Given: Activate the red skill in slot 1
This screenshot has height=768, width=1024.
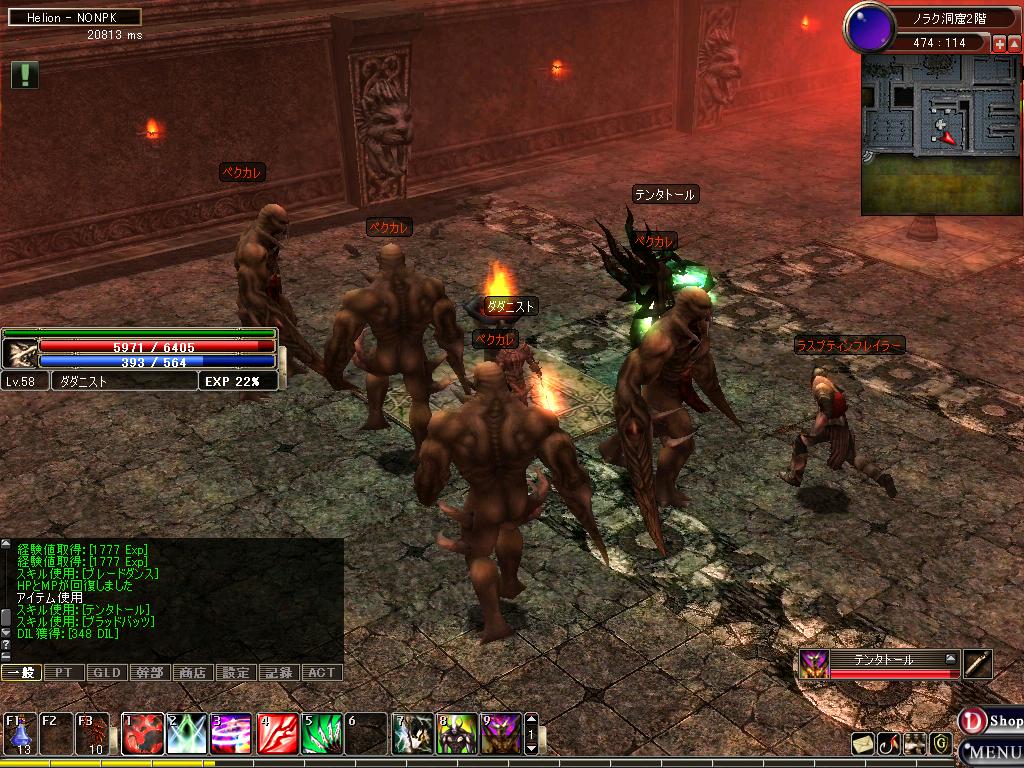Looking at the screenshot, I should point(143,733).
